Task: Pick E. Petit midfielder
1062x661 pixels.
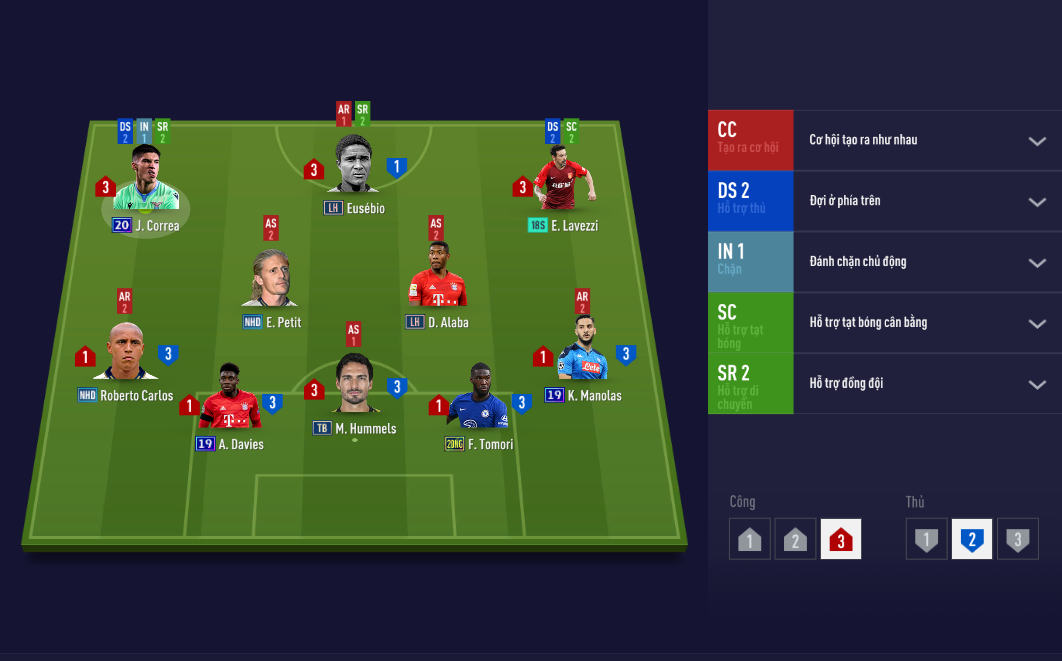Action: click(271, 281)
